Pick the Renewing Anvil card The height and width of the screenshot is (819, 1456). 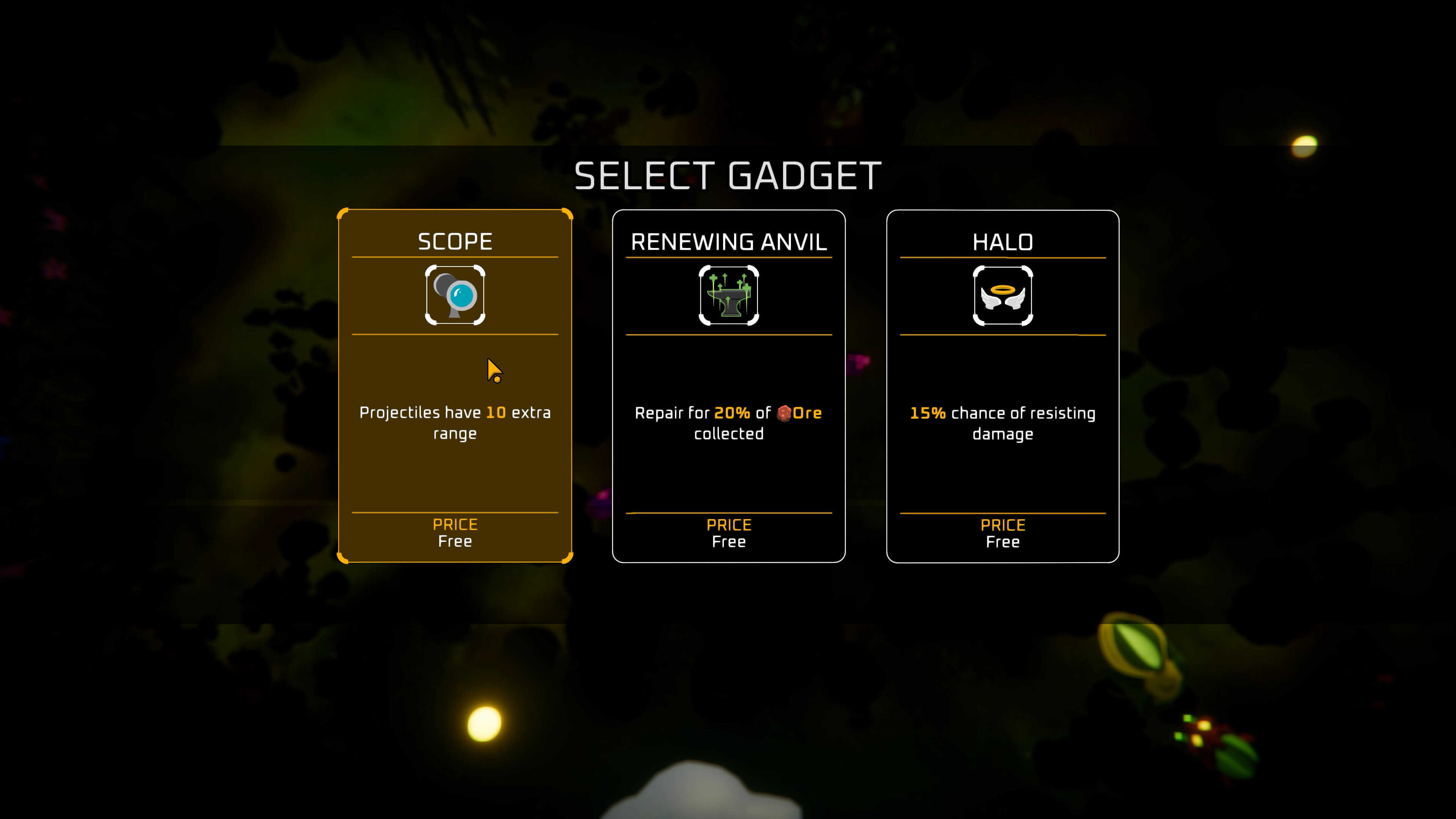pos(728,384)
